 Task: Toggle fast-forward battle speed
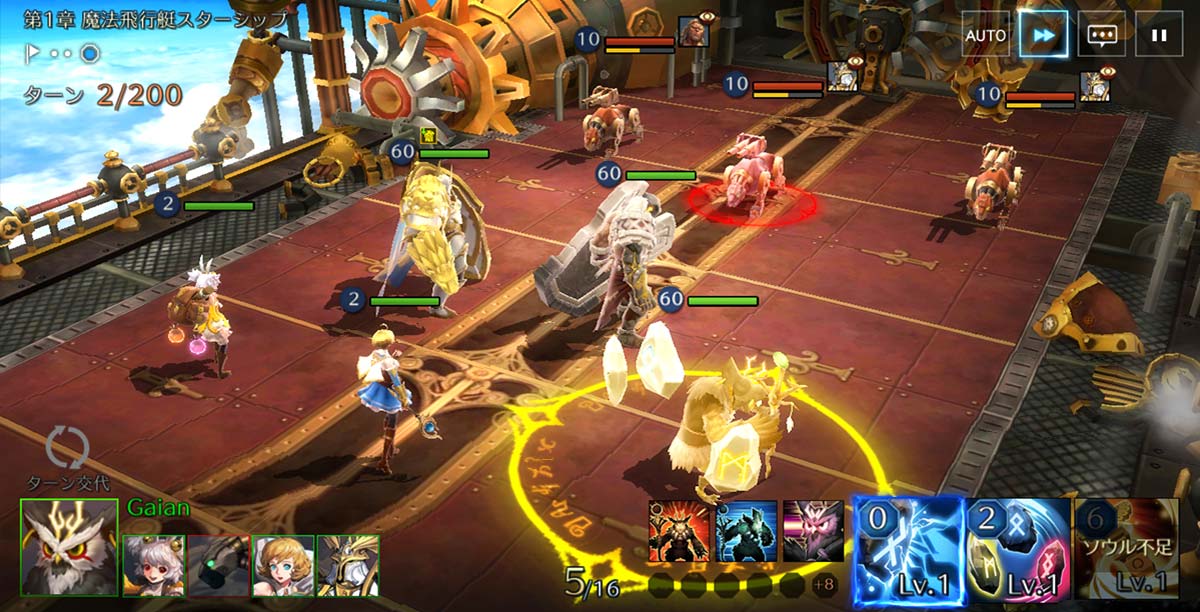pyautogui.click(x=1043, y=35)
